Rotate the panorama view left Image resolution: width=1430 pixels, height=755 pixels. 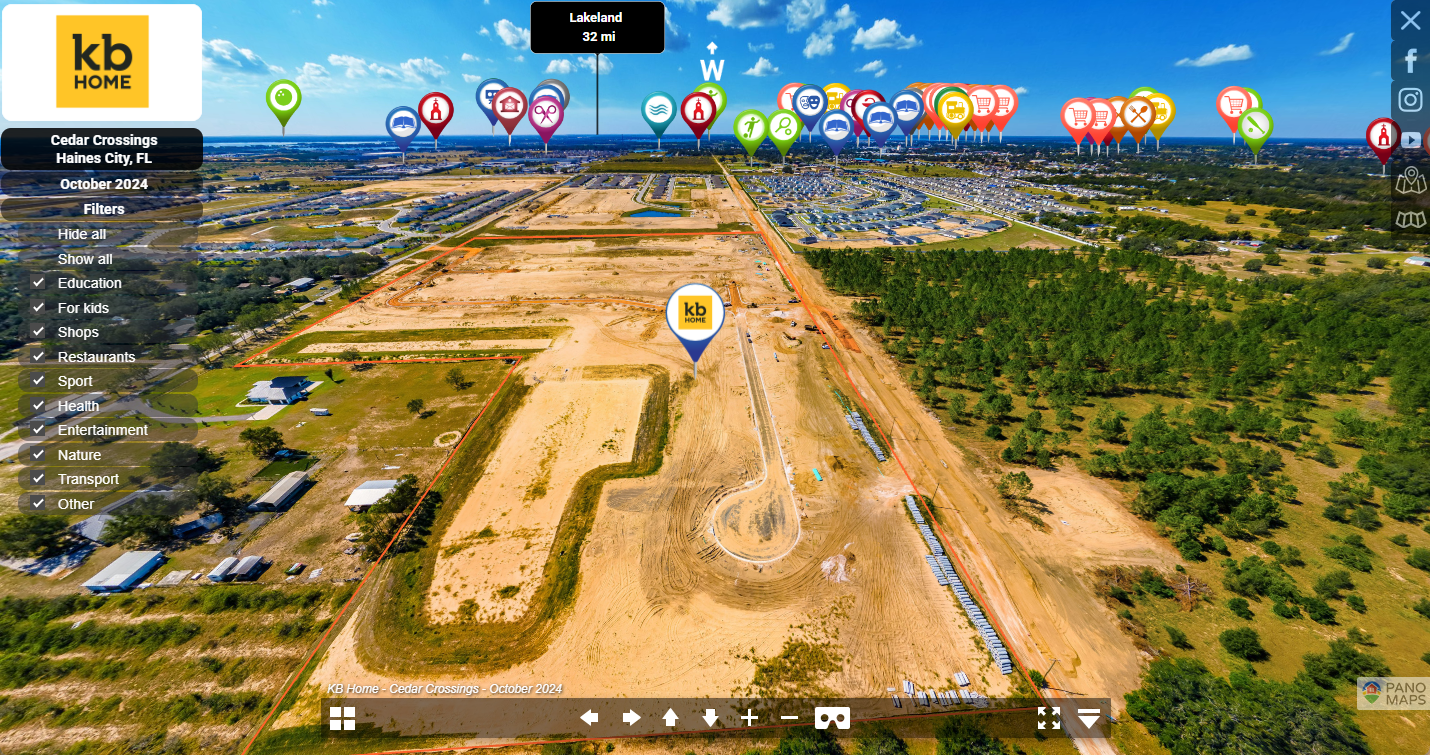(590, 718)
